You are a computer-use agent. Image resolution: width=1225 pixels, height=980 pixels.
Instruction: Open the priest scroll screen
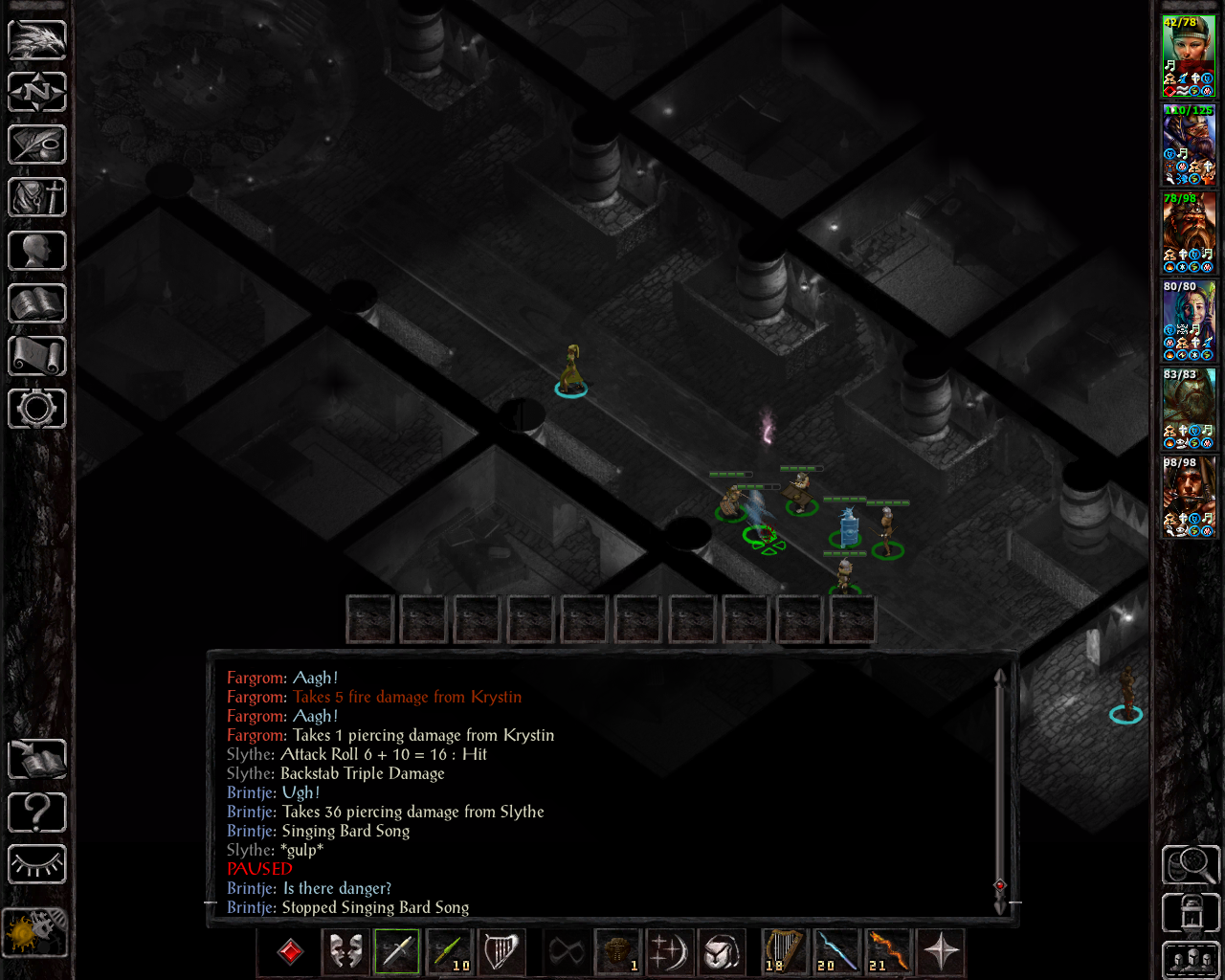(37, 356)
